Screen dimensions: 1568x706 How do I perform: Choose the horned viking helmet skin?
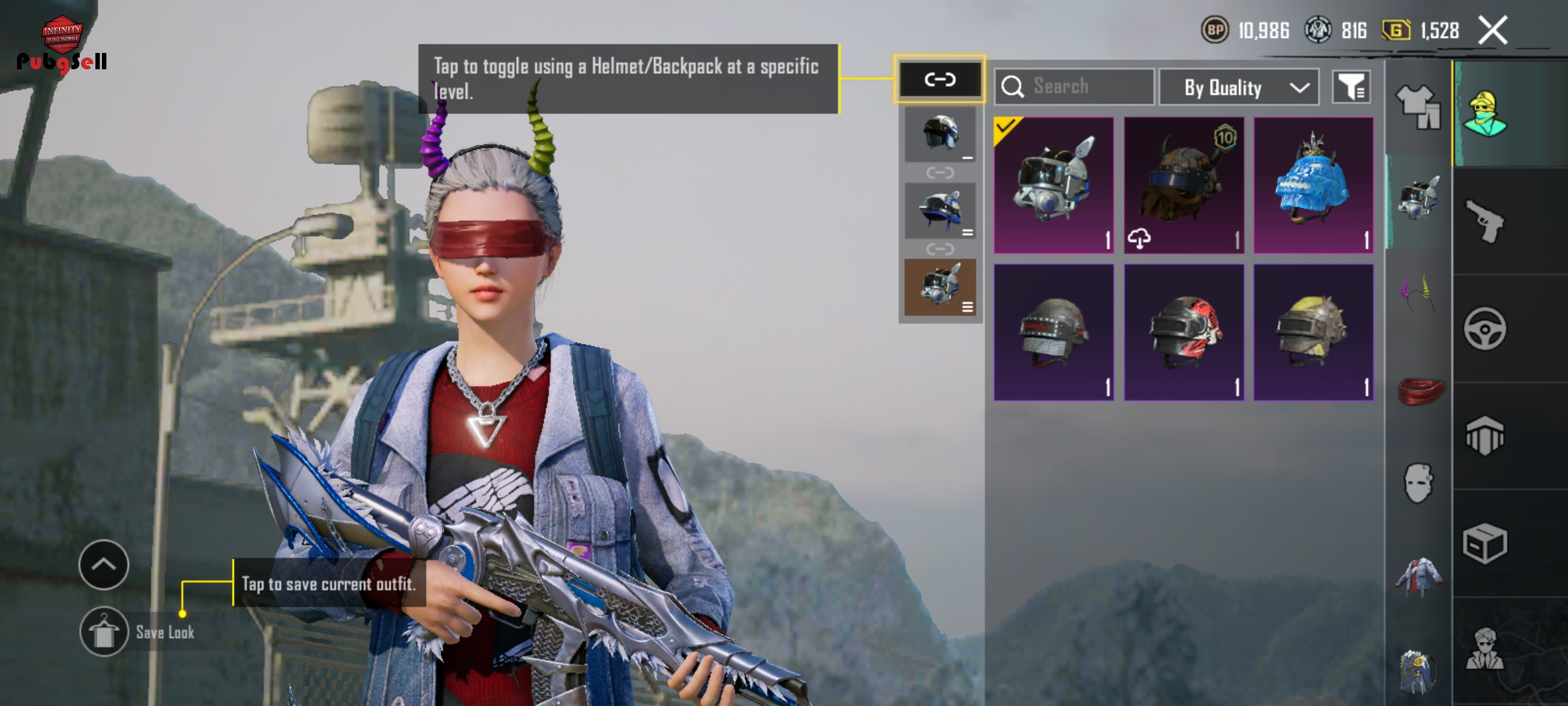point(1183,185)
